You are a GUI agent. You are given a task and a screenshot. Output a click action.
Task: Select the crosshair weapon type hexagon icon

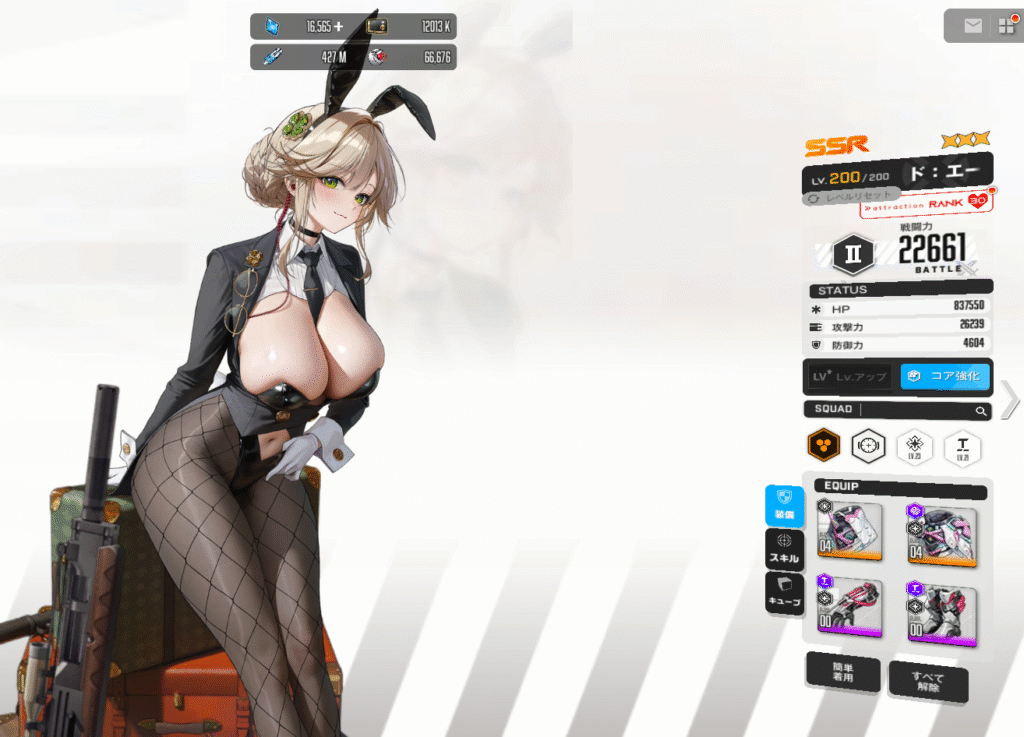click(869, 446)
